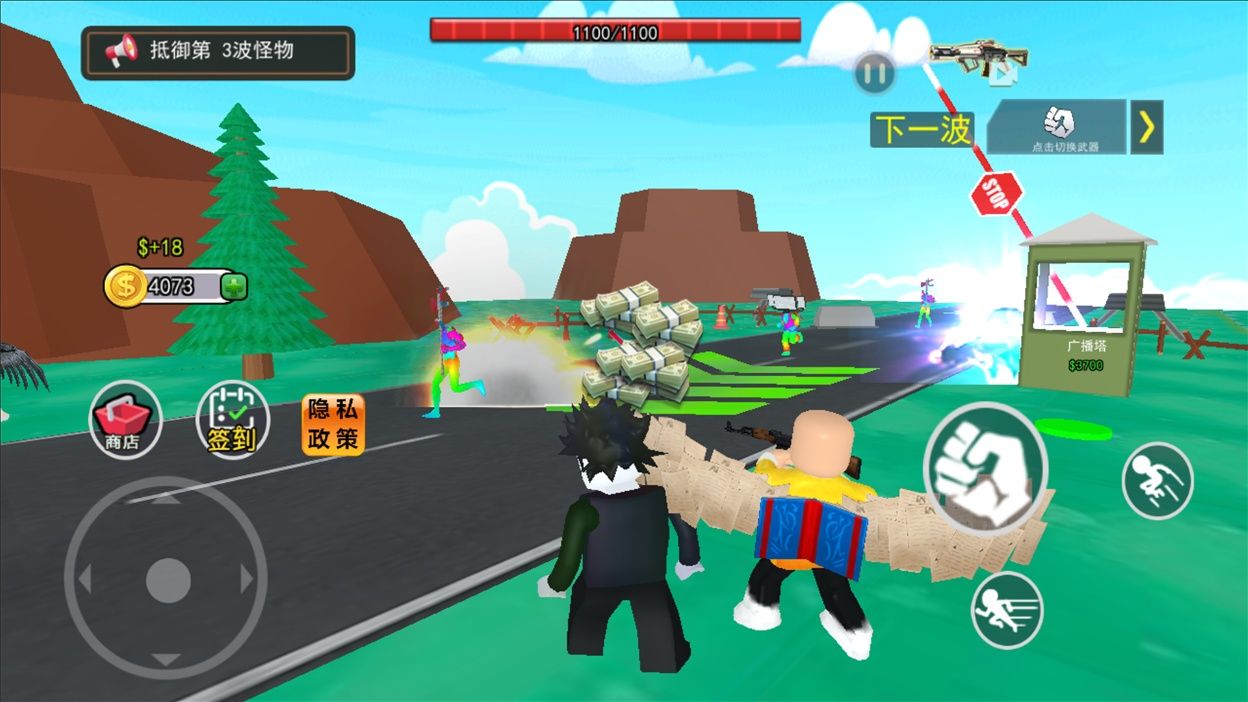
Task: Activate the dash sprint button
Action: point(1007,610)
